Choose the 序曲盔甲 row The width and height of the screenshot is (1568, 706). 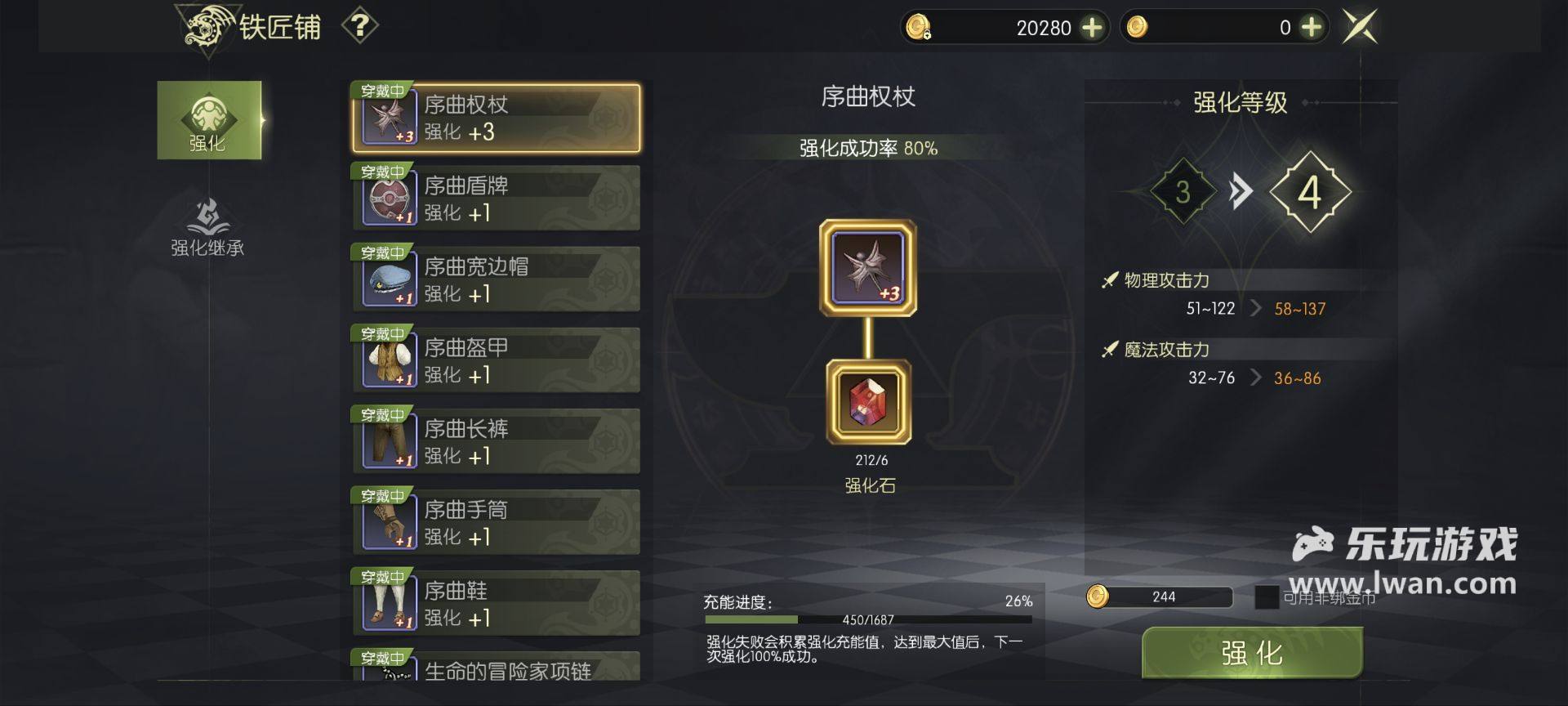coord(497,360)
